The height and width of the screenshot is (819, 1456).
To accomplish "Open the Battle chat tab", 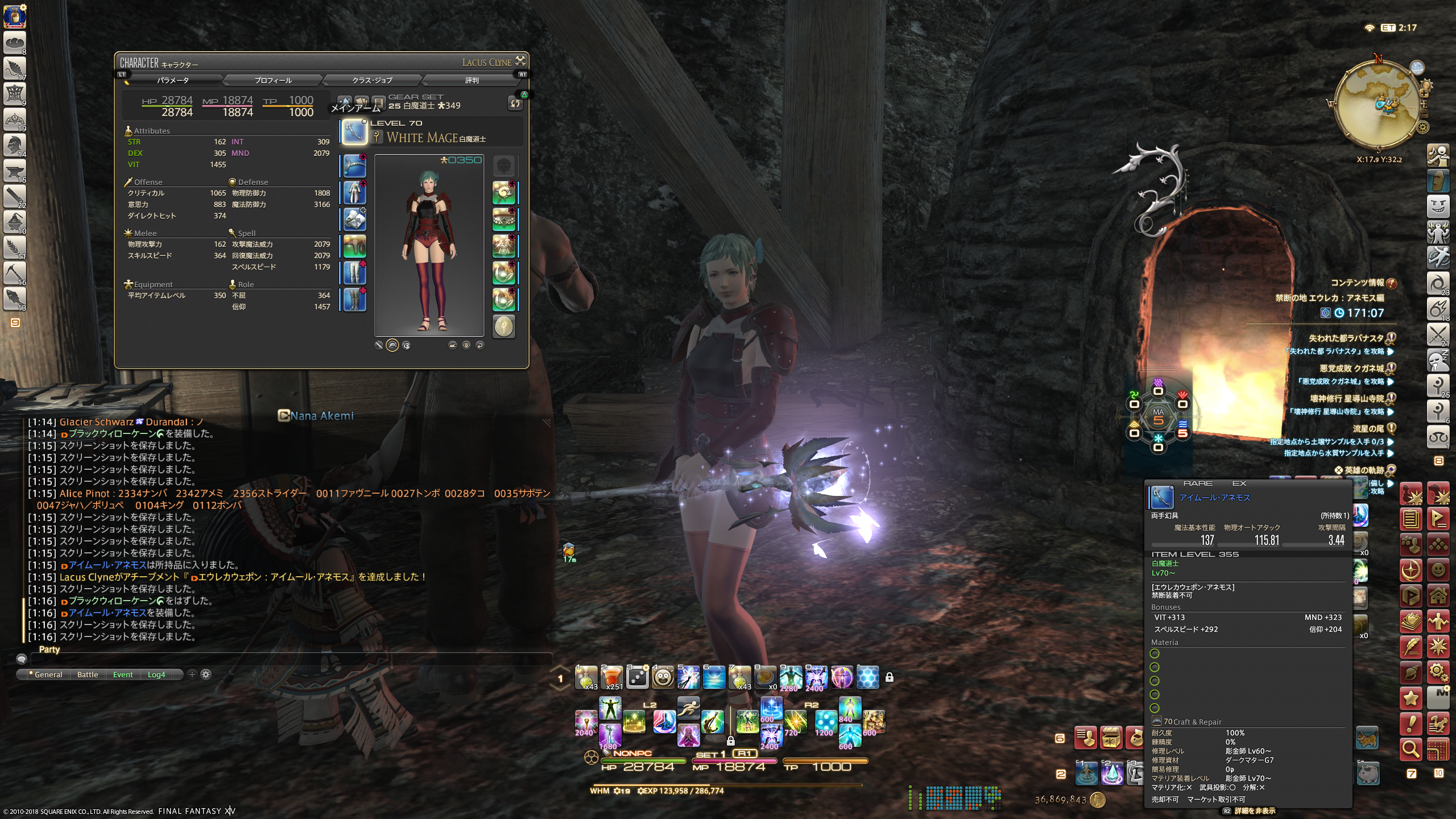I will 88,675.
